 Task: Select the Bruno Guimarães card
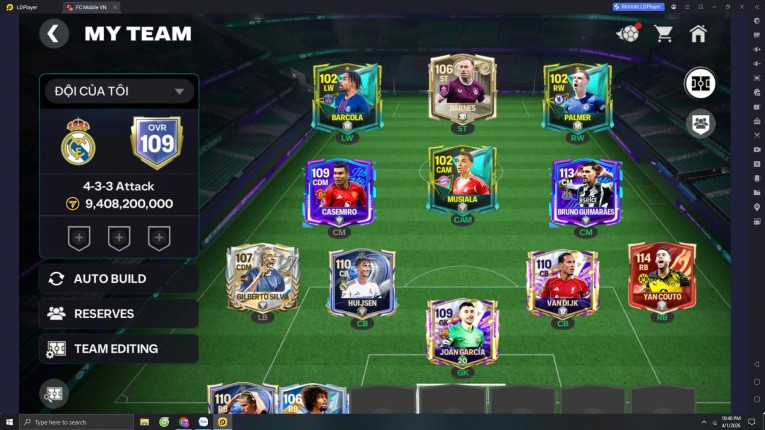pyautogui.click(x=585, y=191)
